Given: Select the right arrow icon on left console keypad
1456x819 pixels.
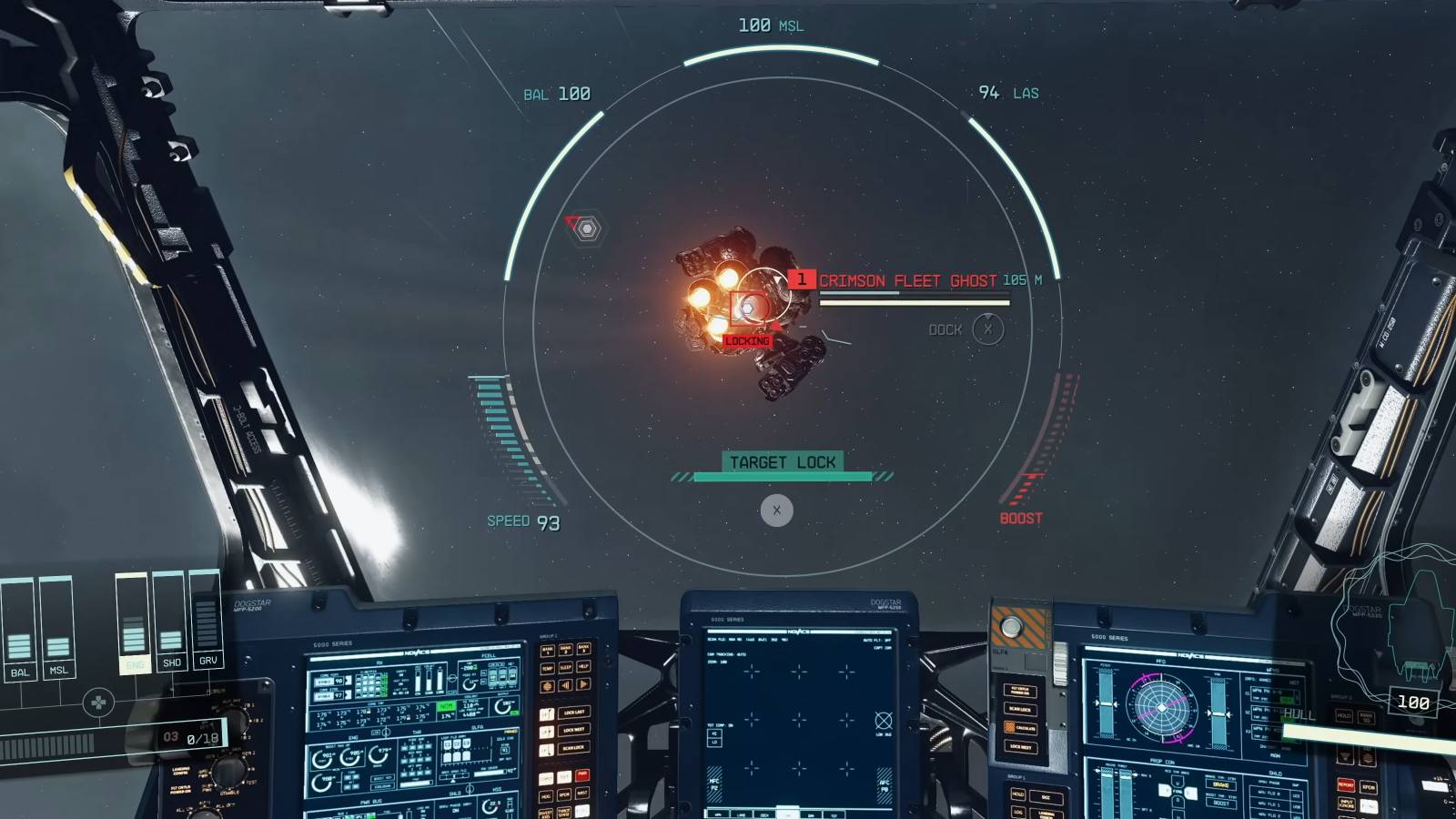Looking at the screenshot, I should [583, 684].
